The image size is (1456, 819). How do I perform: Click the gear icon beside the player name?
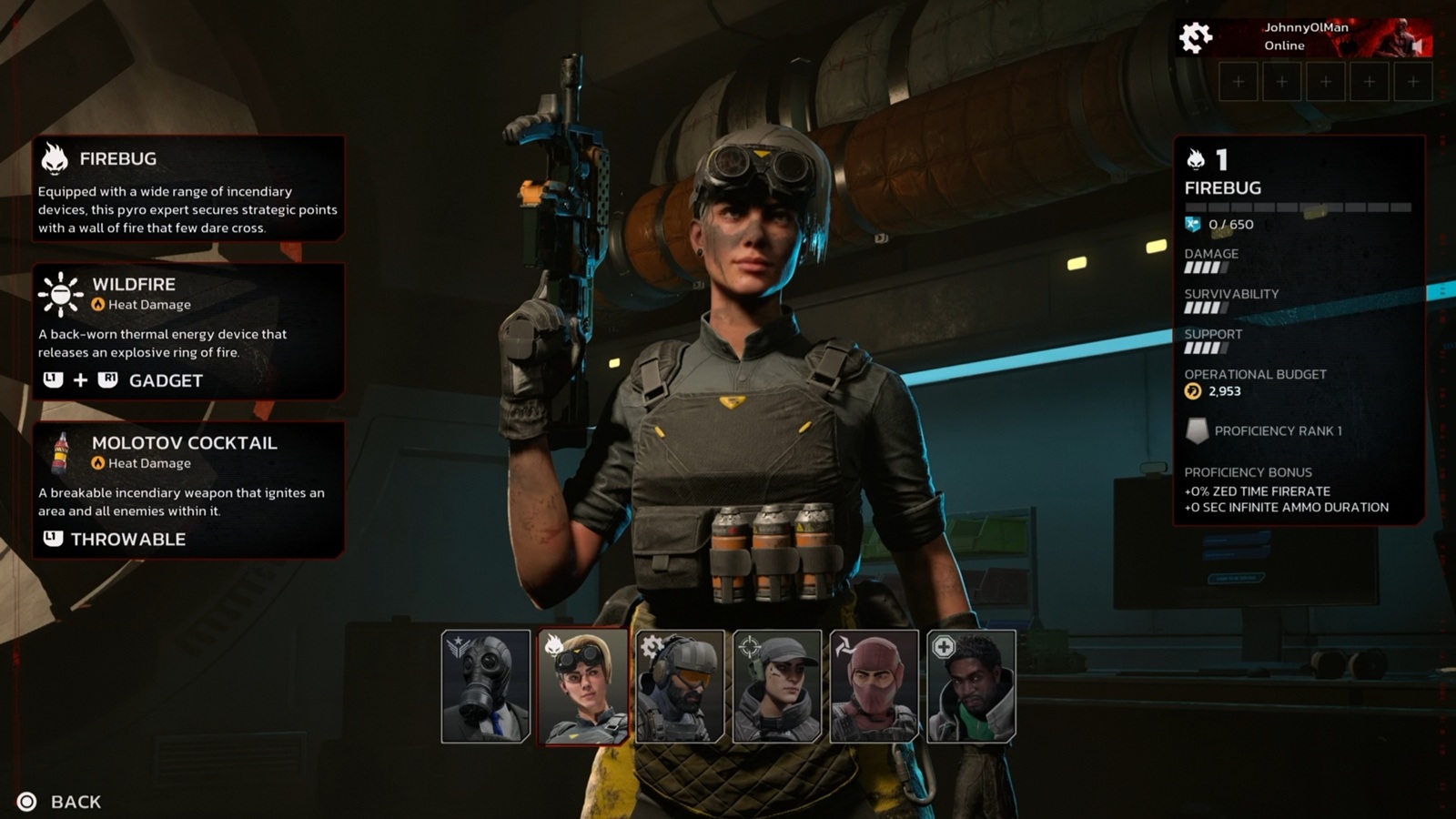(1196, 37)
